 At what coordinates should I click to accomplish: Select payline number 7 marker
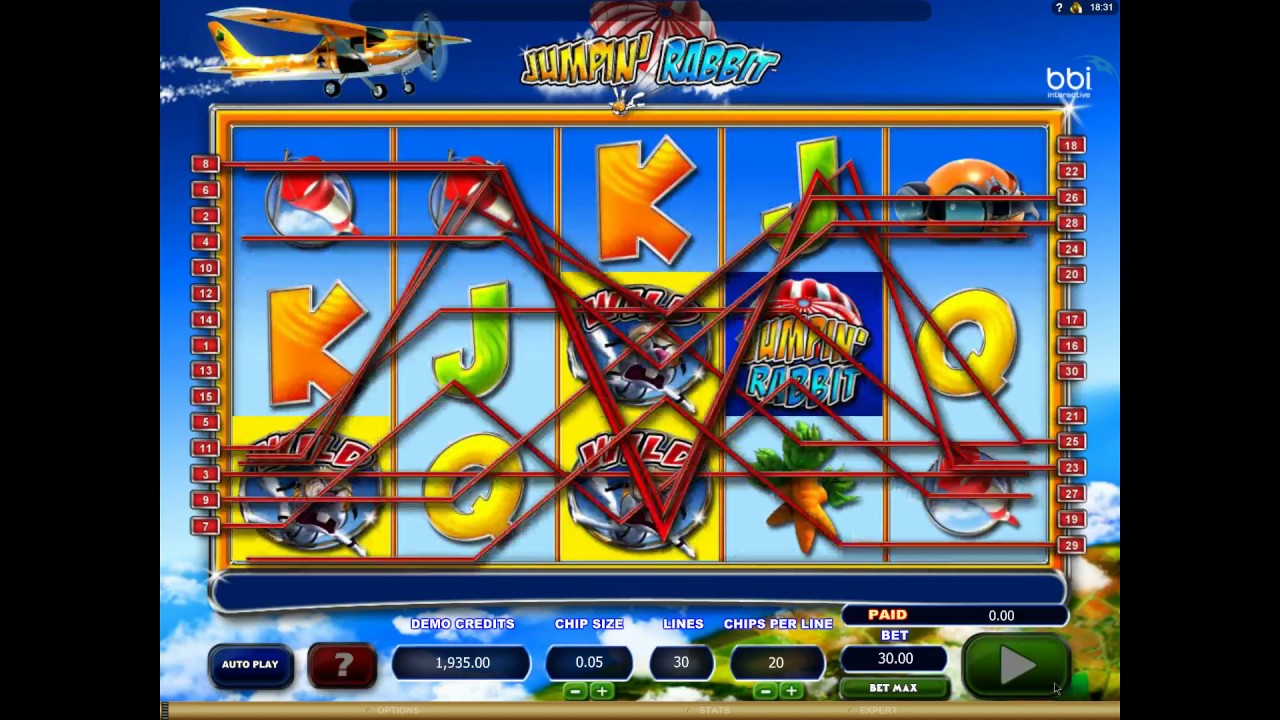[205, 526]
